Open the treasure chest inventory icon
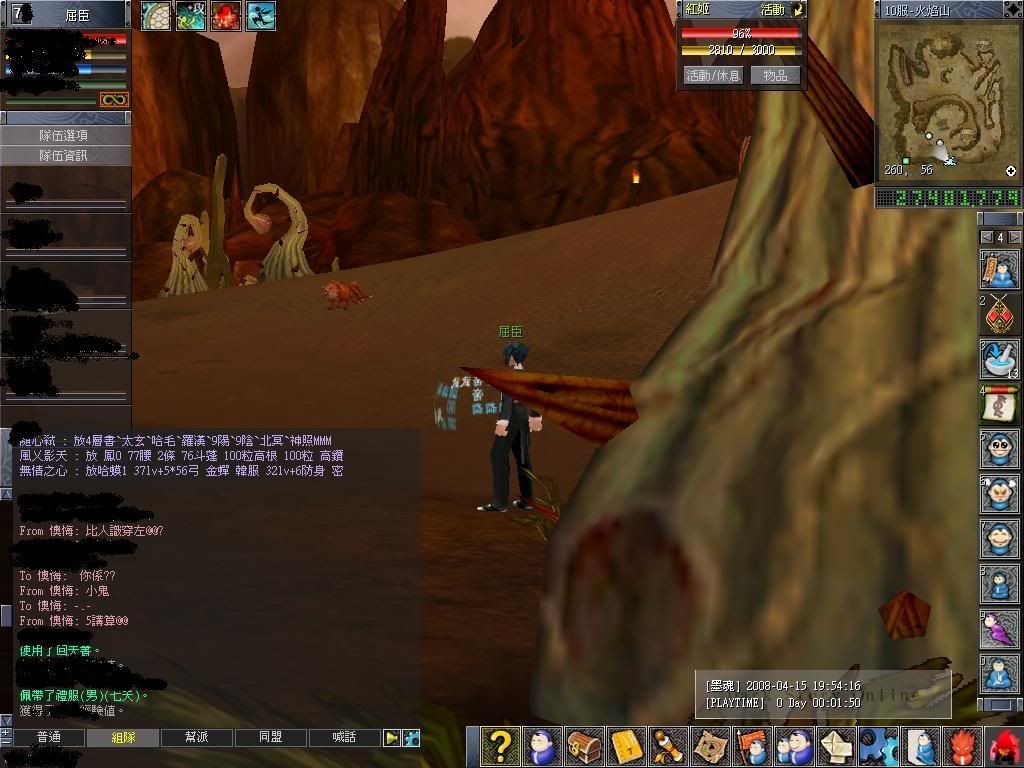This screenshot has height=768, width=1024. (x=584, y=747)
